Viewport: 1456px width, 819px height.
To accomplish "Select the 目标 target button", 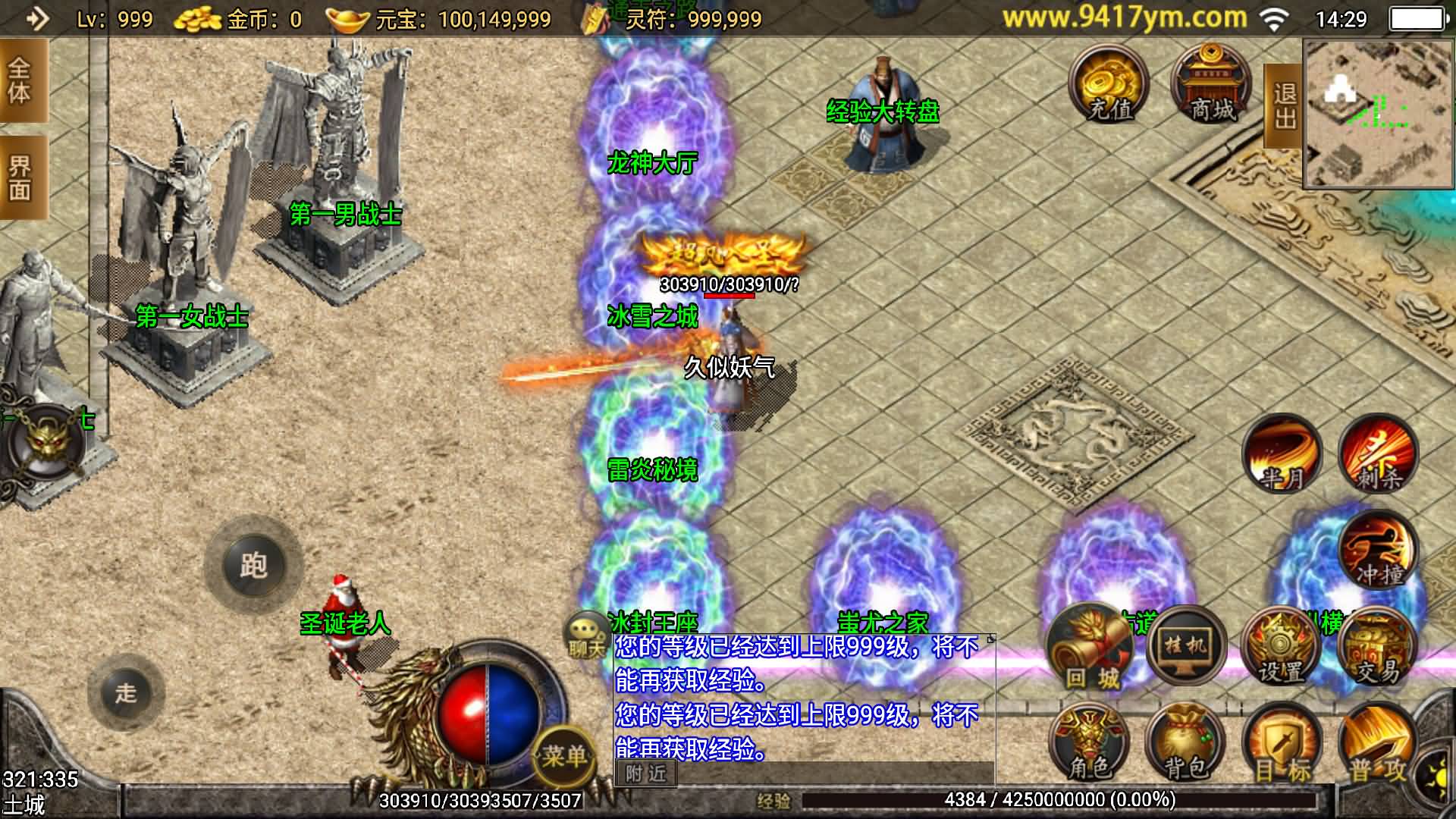I will [x=1282, y=745].
